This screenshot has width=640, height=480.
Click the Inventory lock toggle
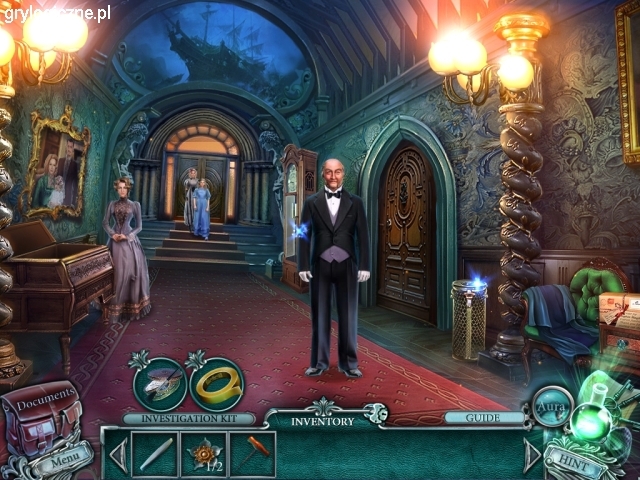pyautogui.click(x=376, y=413)
